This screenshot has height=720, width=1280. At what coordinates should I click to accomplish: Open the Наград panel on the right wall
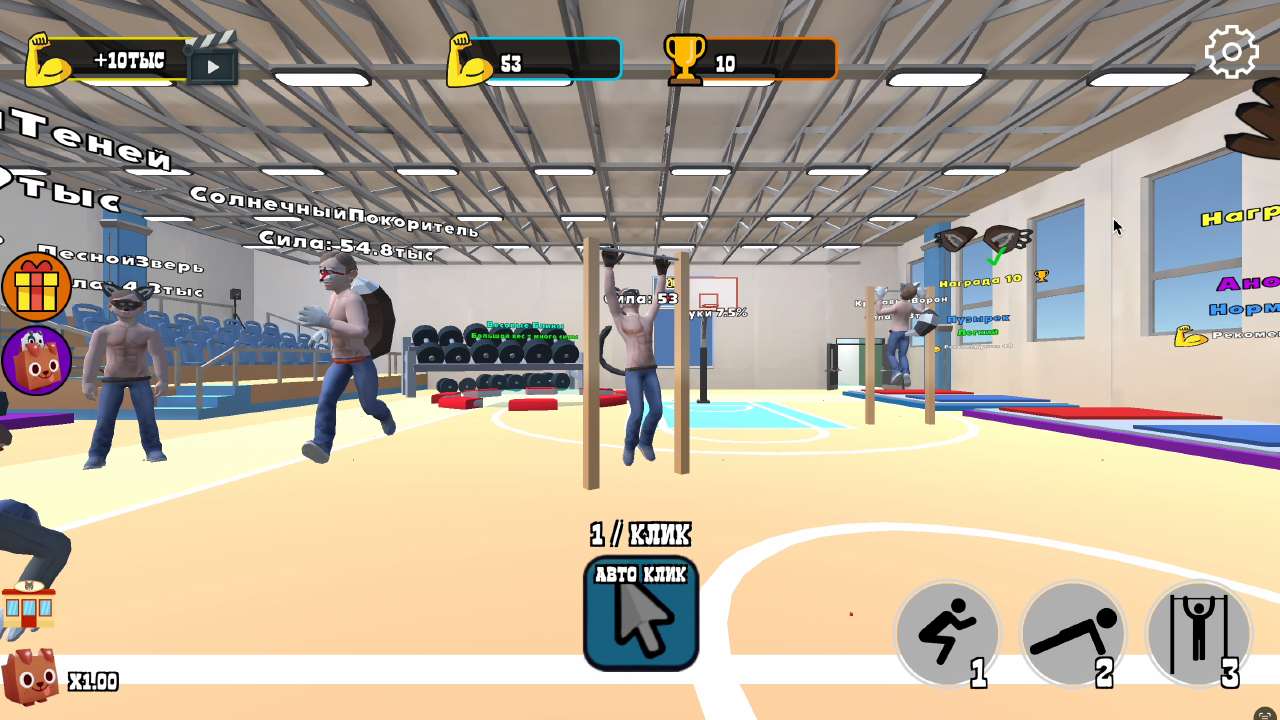[x=1240, y=215]
